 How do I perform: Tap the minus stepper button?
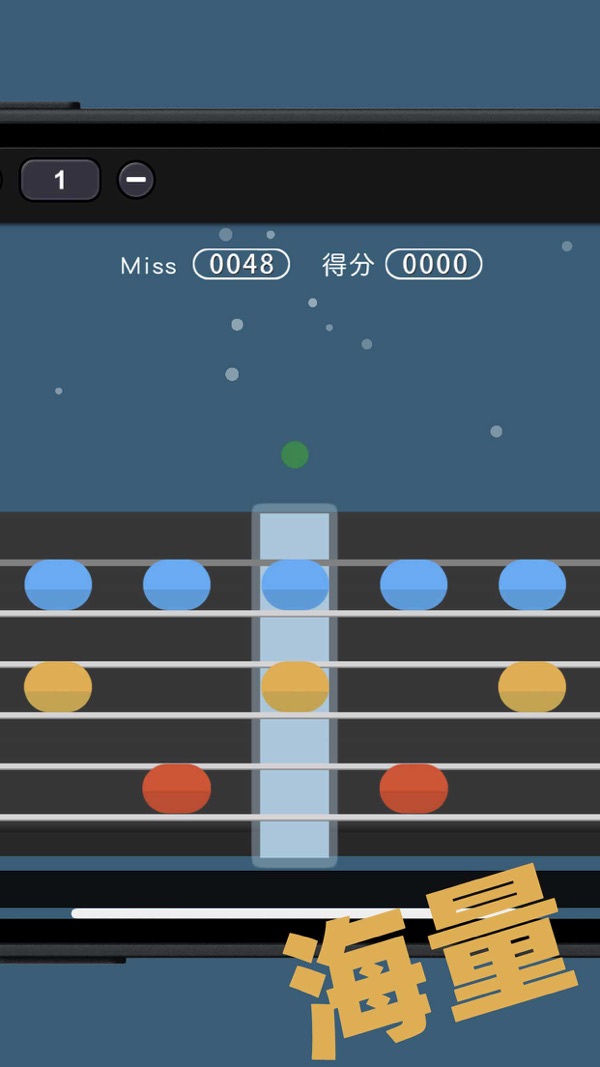click(136, 180)
